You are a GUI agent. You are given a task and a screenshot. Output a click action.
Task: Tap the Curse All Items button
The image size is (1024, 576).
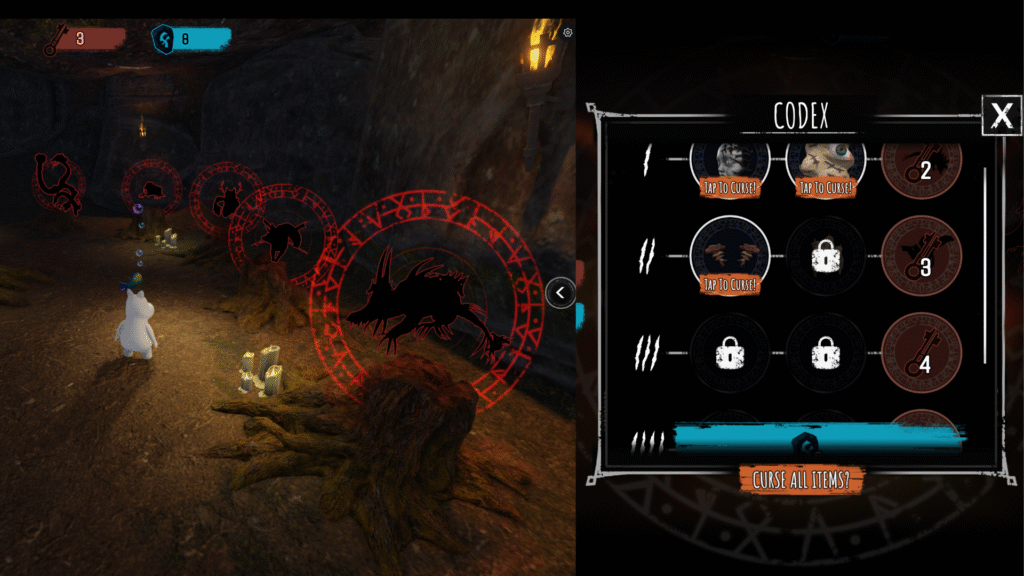click(x=800, y=479)
